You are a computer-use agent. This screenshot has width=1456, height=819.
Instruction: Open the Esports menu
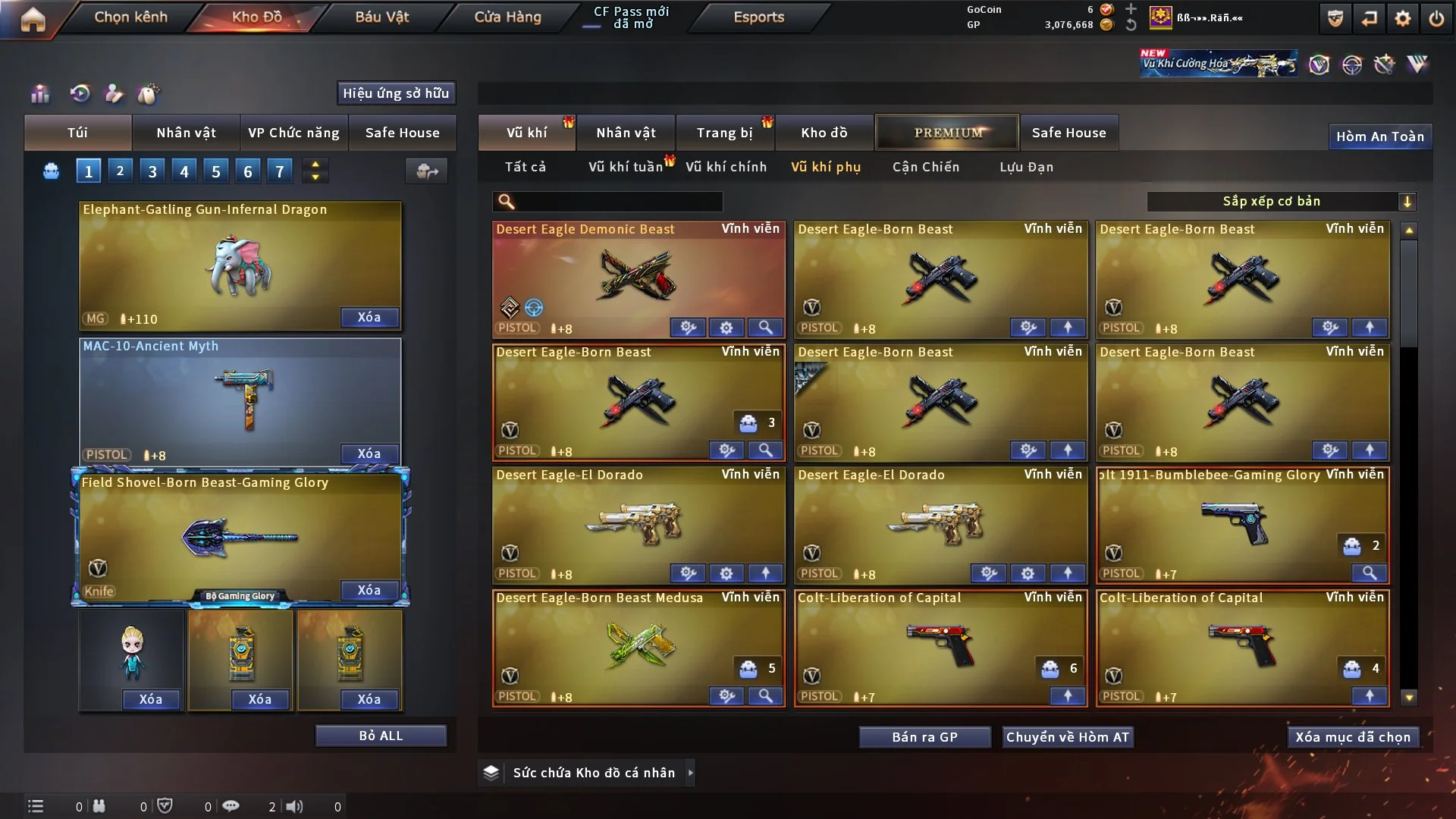tap(758, 17)
